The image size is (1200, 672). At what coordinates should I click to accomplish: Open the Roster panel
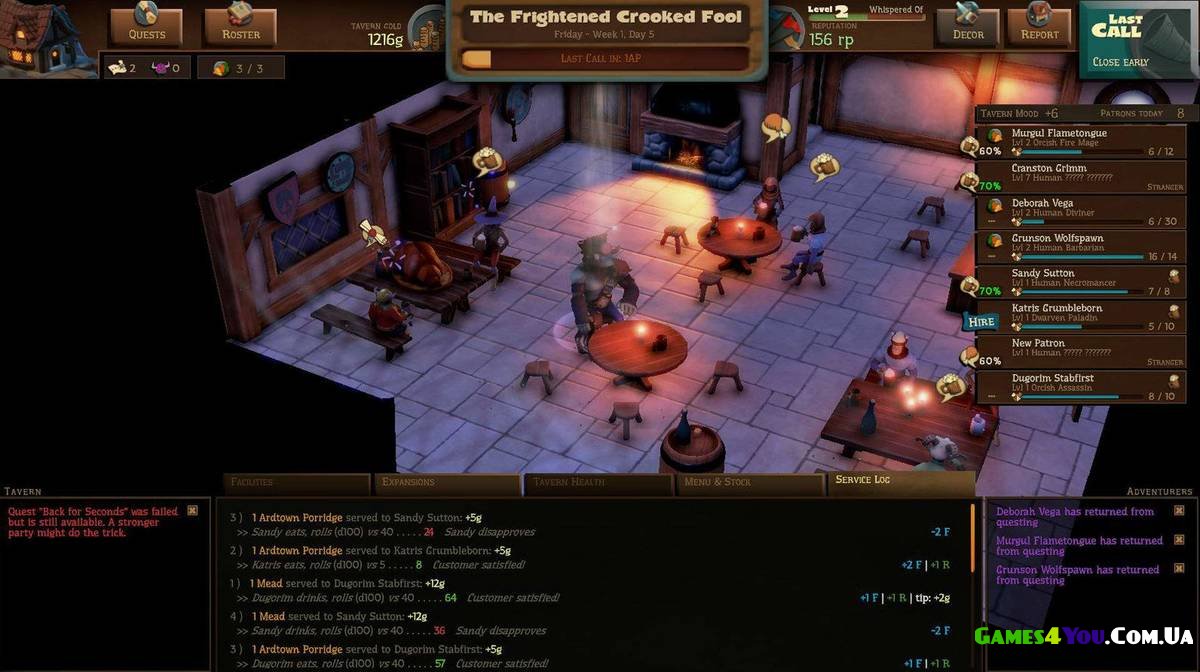(x=240, y=27)
